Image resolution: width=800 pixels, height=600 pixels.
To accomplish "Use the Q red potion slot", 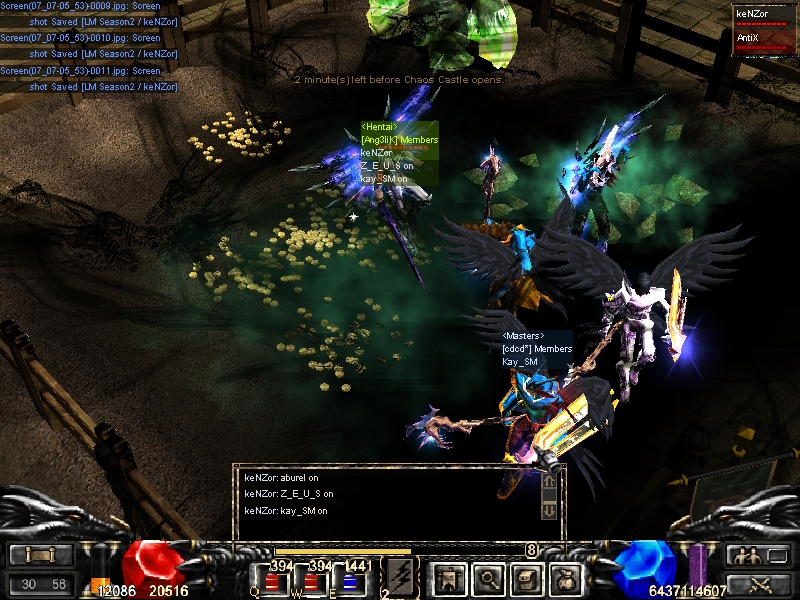I will click(x=271, y=580).
